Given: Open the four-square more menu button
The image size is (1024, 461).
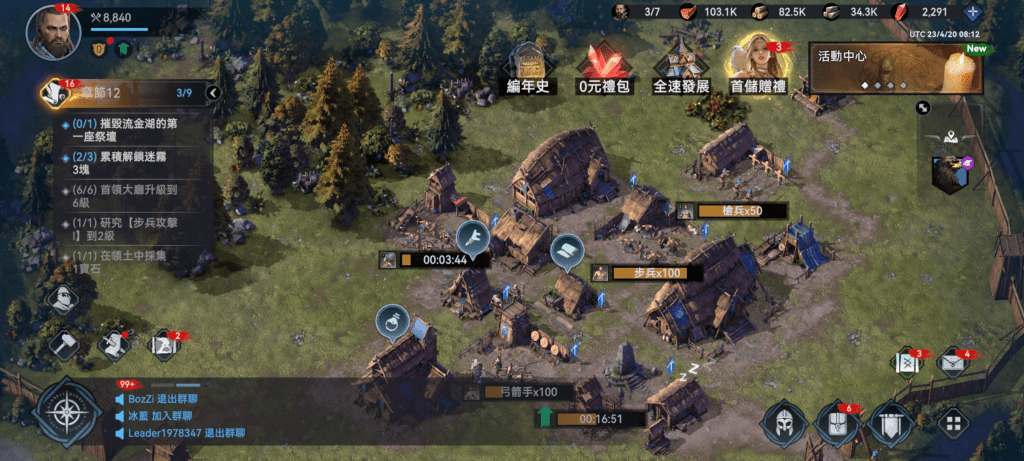Looking at the screenshot, I should [953, 423].
